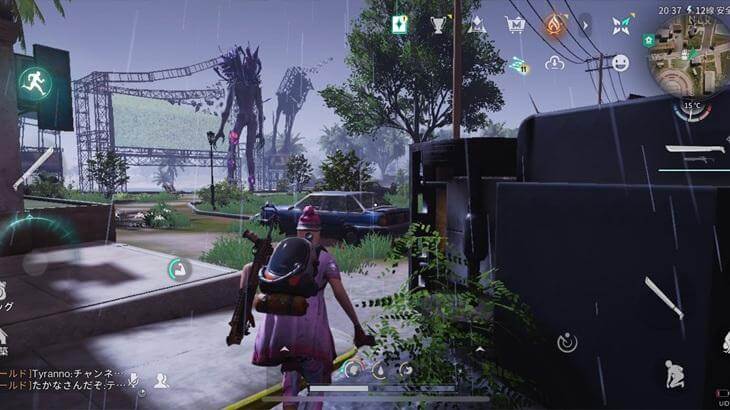Click the cloud download icon
The width and height of the screenshot is (730, 410).
pos(555,63)
